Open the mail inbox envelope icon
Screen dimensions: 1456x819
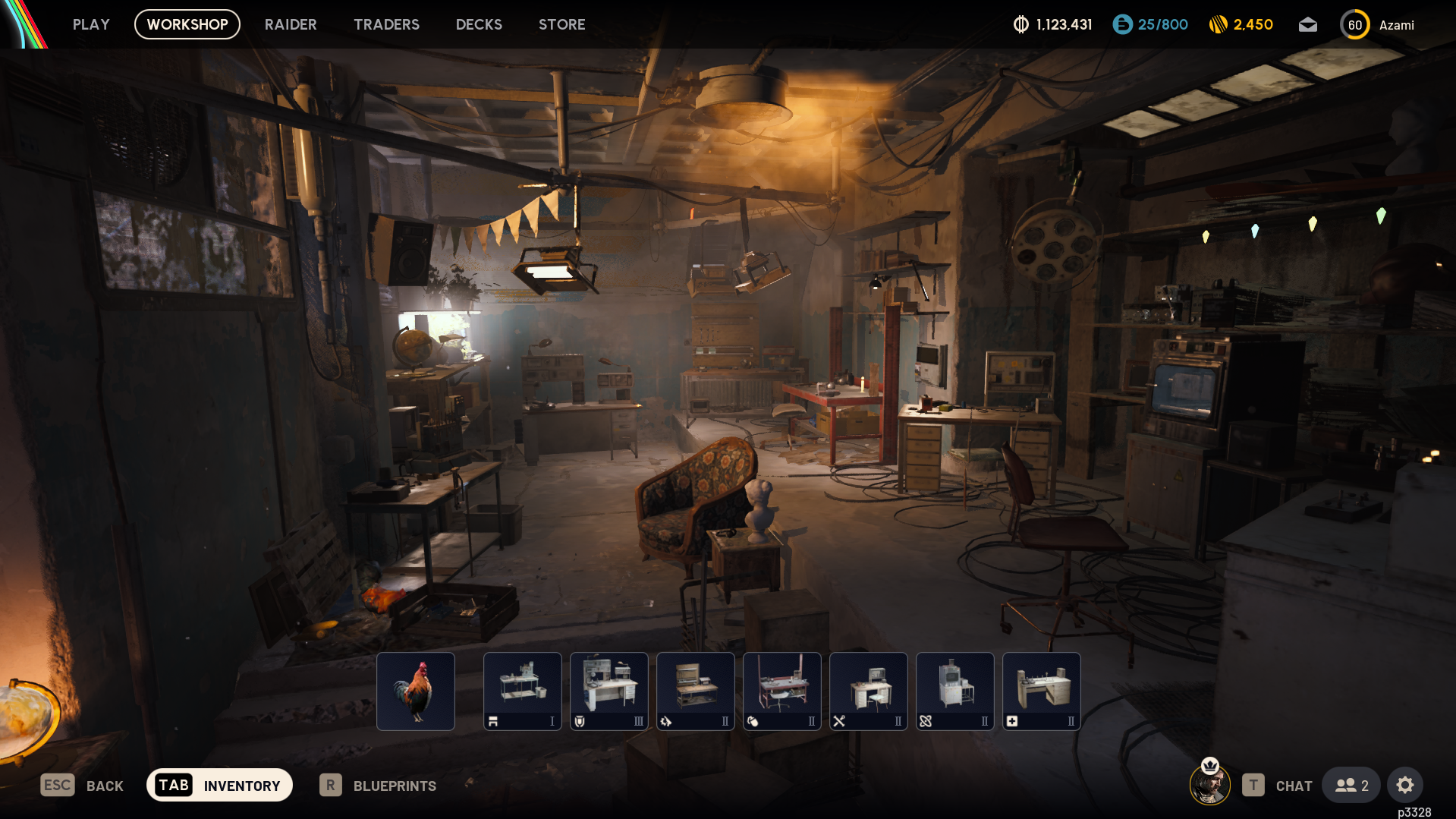(x=1307, y=25)
